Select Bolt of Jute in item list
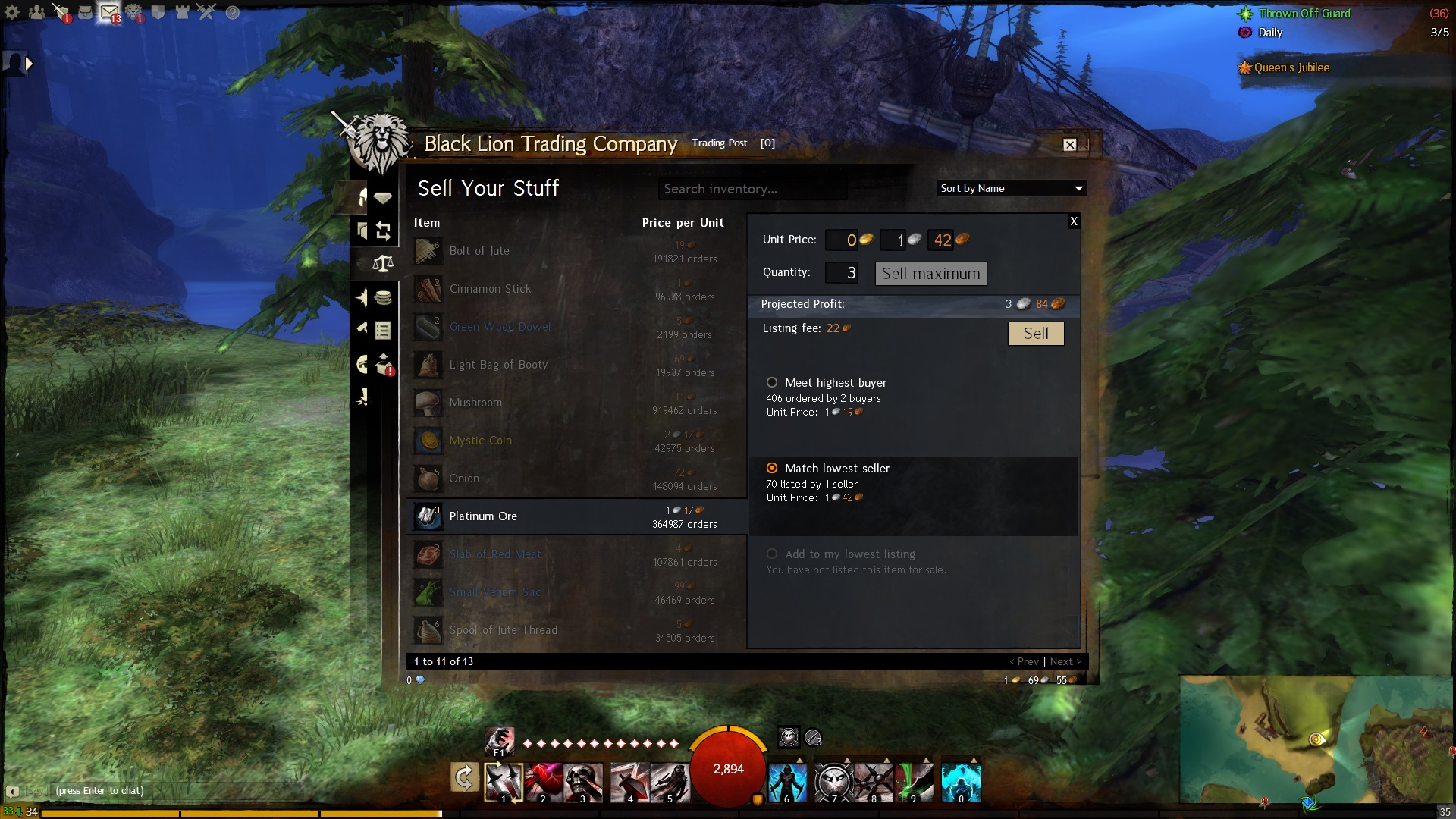This screenshot has height=819, width=1456. (479, 251)
